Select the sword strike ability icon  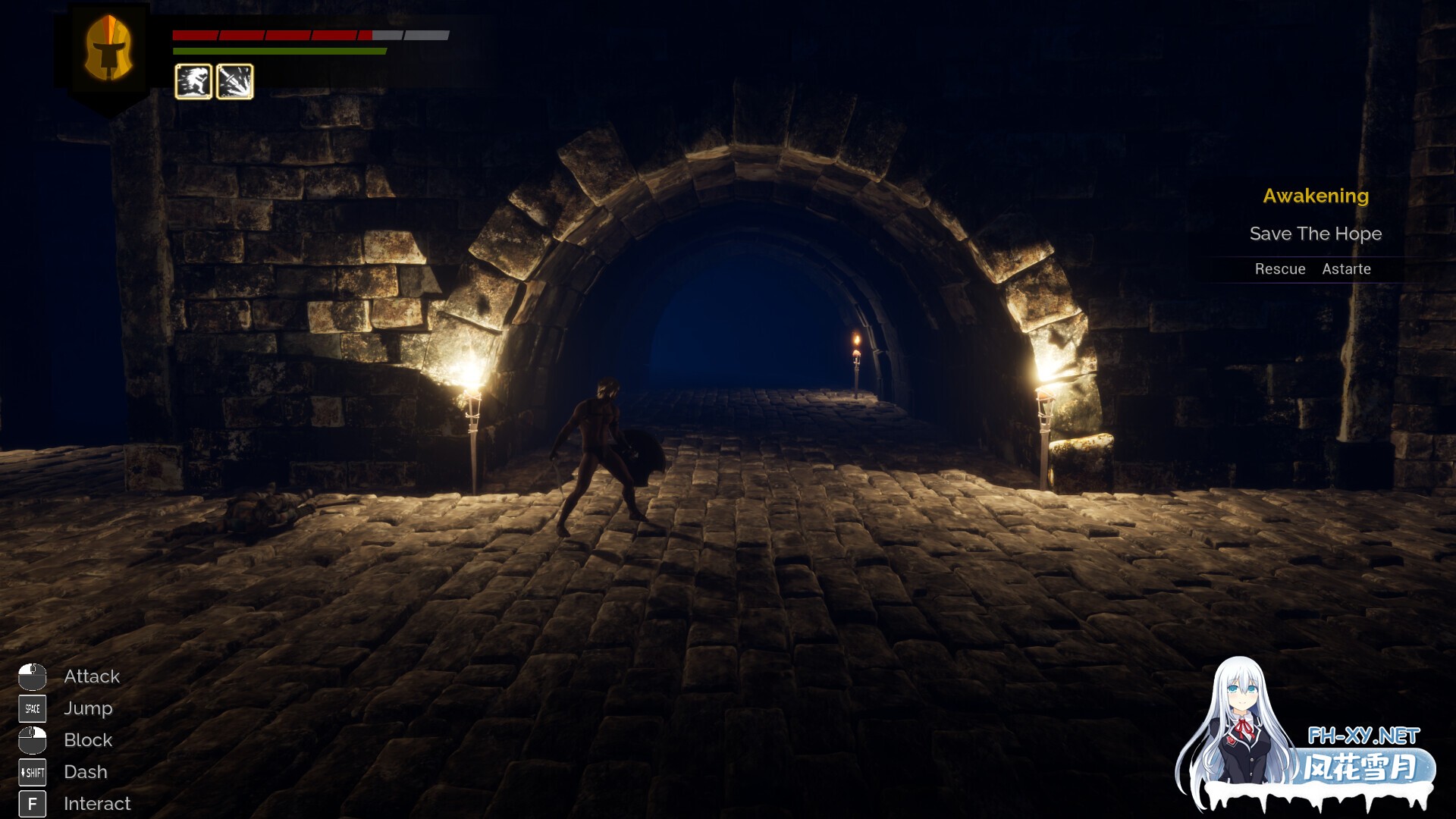point(235,81)
